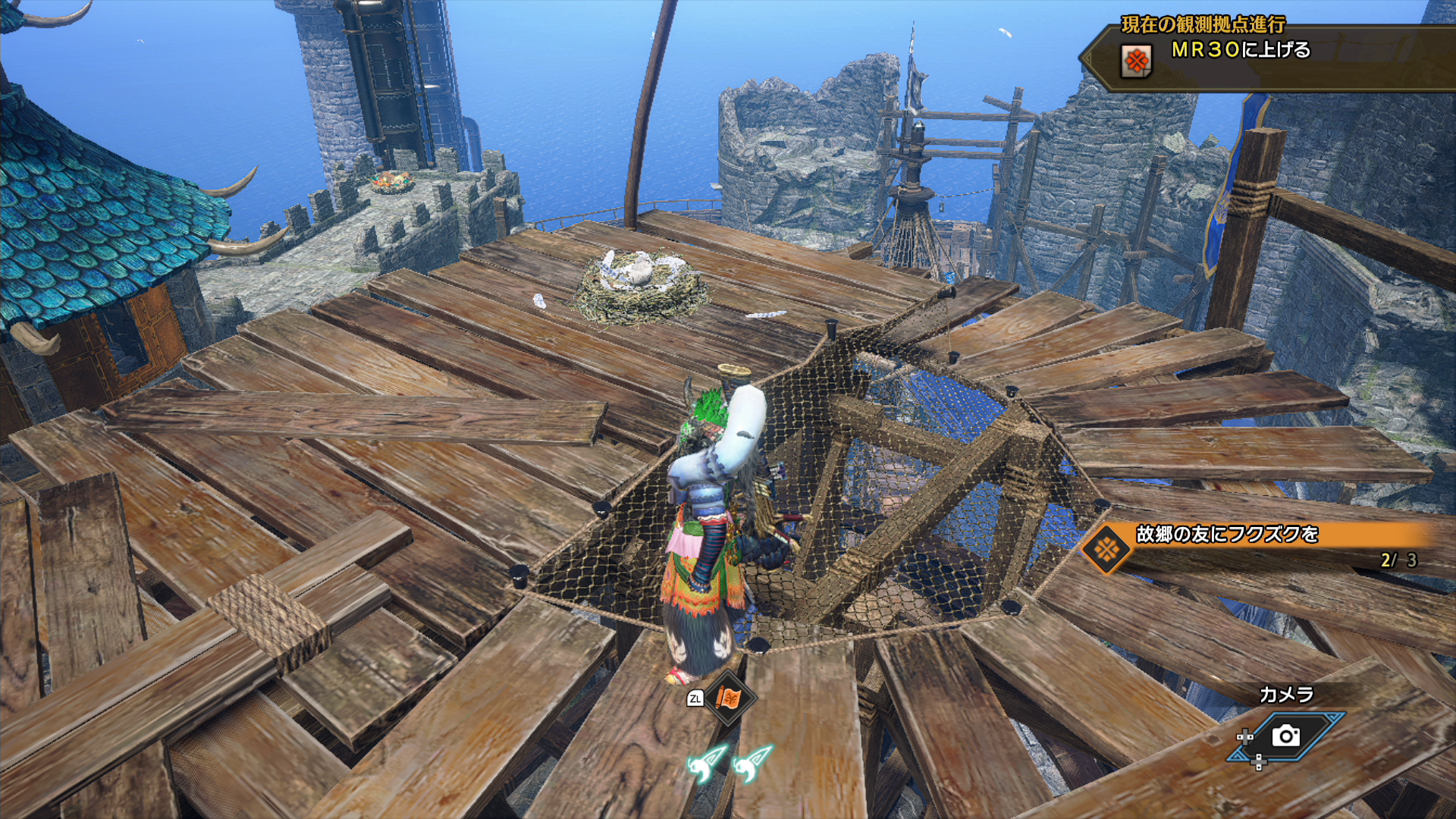
Task: Click the diamond quest emblem beside Fukuzuku text
Action: [x=1106, y=548]
